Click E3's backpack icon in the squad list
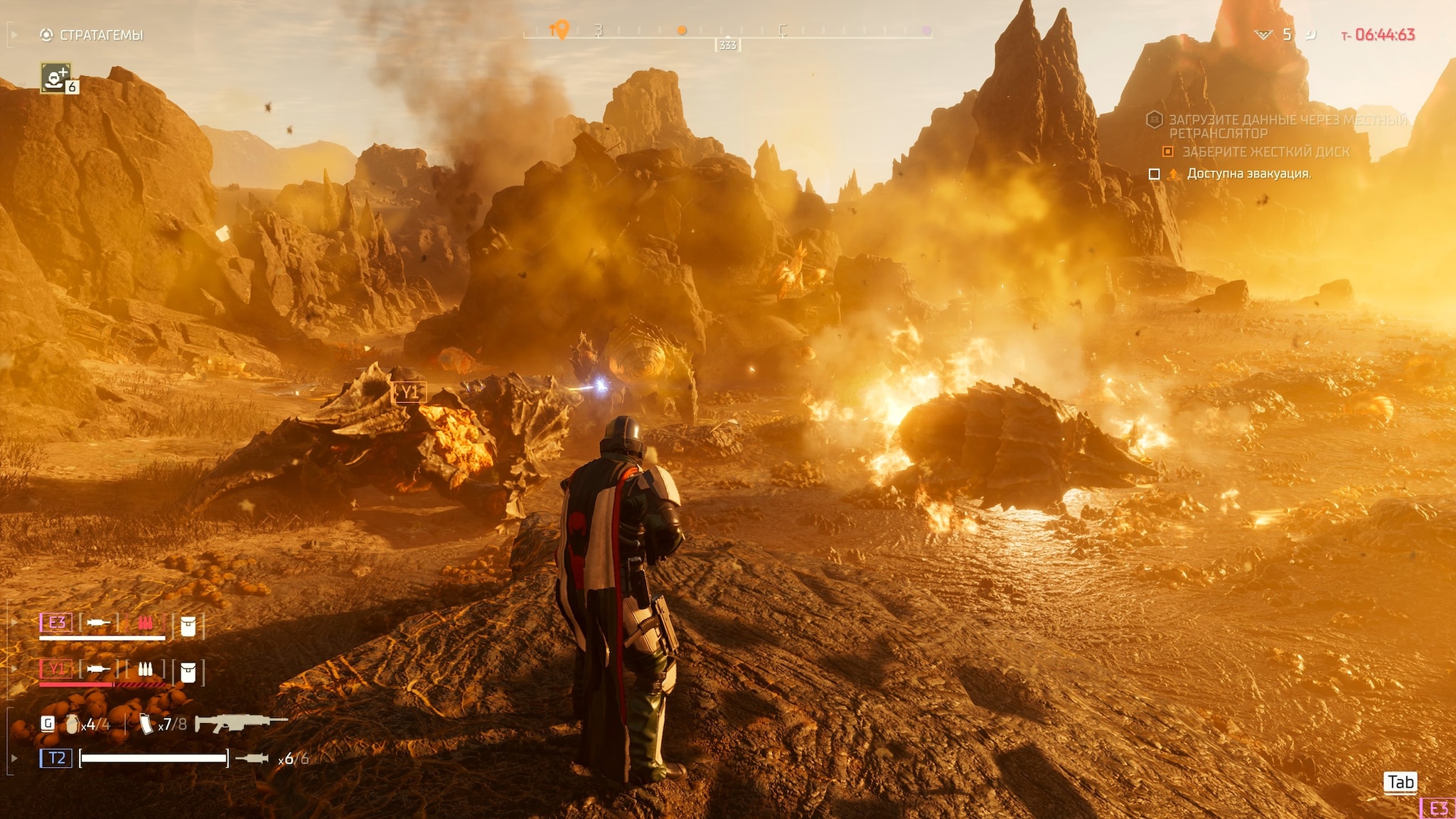 [188, 626]
